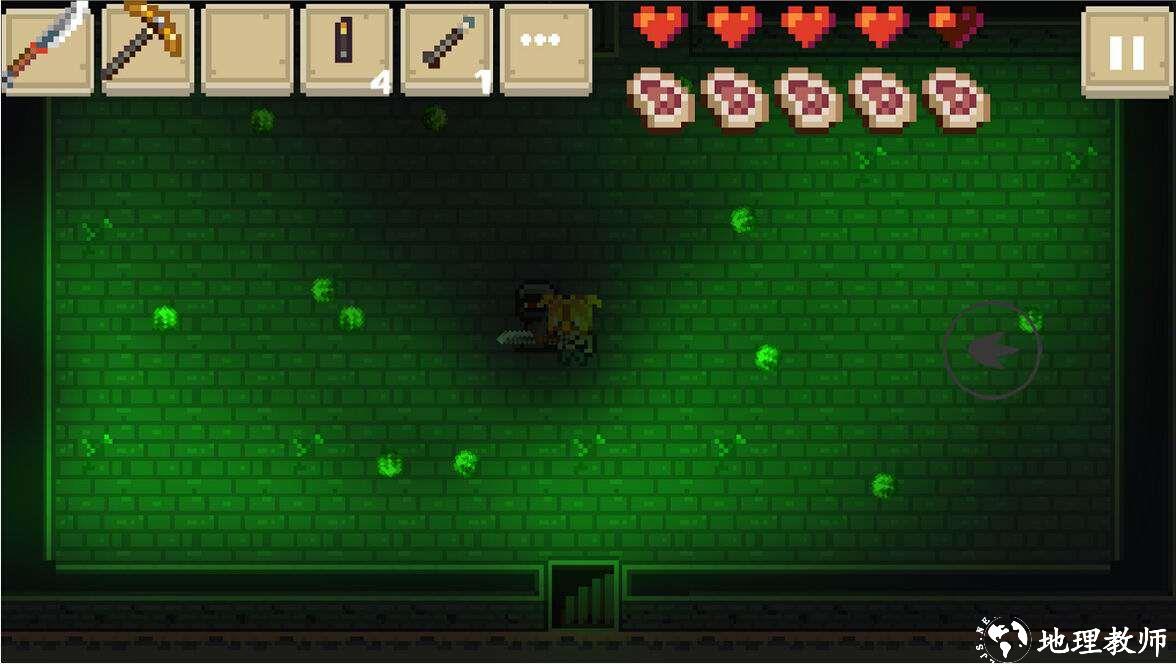Select the sword hotbar slot
Viewport: 1176px width, 664px height.
click(x=47, y=48)
